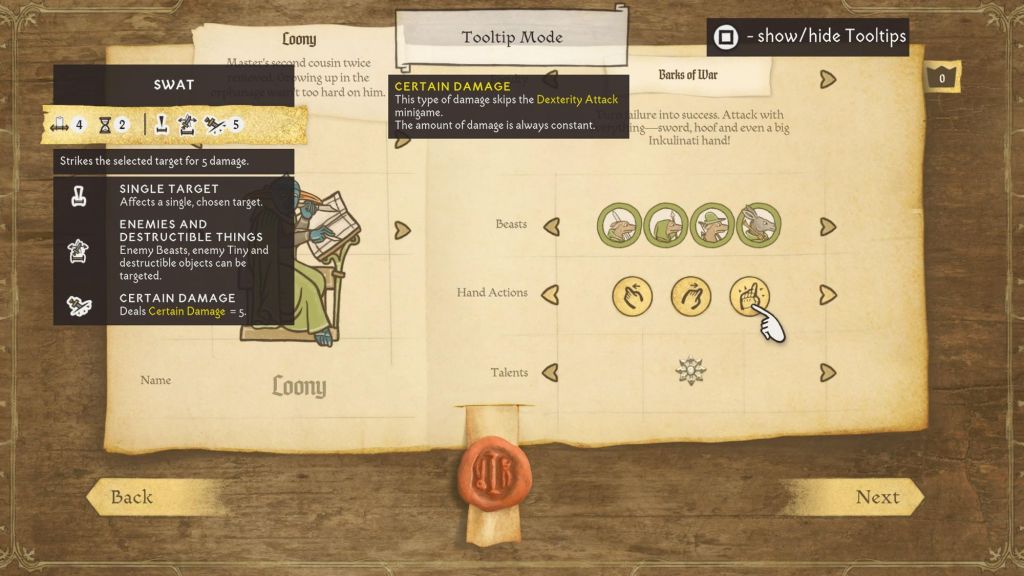The image size is (1024, 576).
Task: Select the hand action with right-curving arrow
Action: [x=691, y=296]
